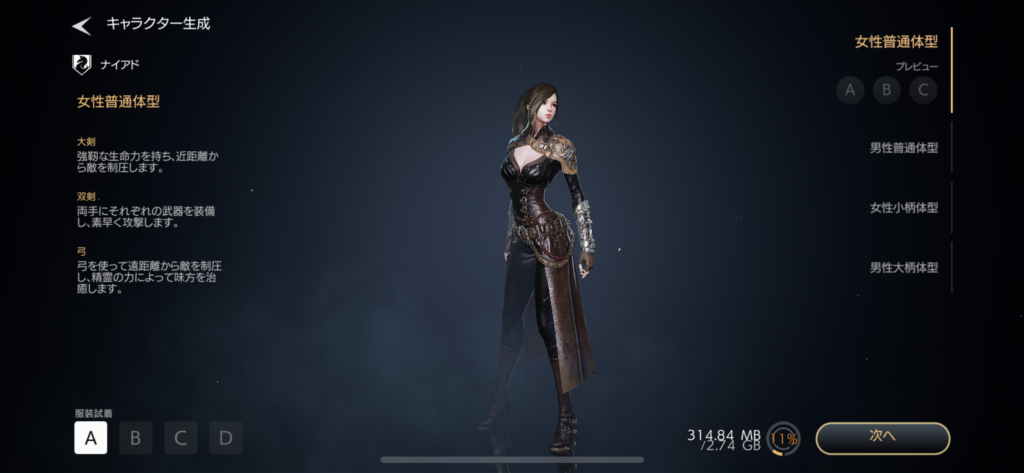
Task: Switch to 女性小柄体型 body type
Action: [903, 208]
